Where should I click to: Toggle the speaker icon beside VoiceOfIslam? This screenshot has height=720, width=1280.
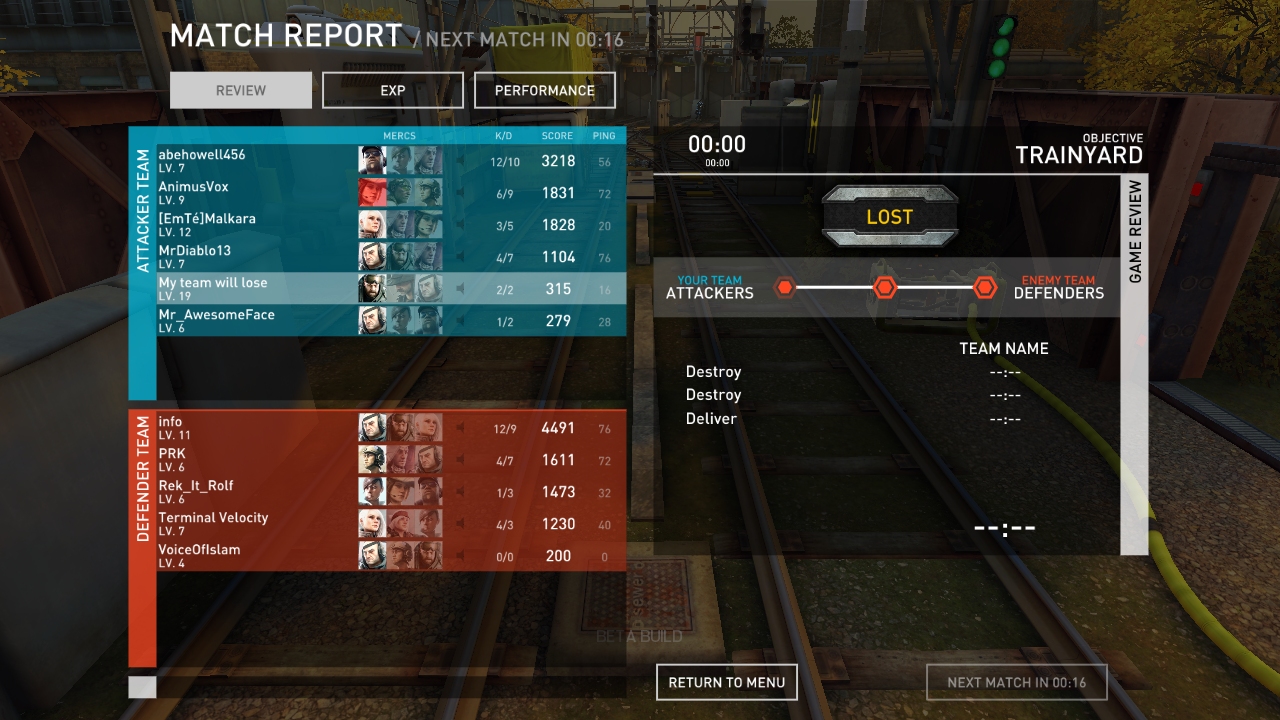coord(460,556)
